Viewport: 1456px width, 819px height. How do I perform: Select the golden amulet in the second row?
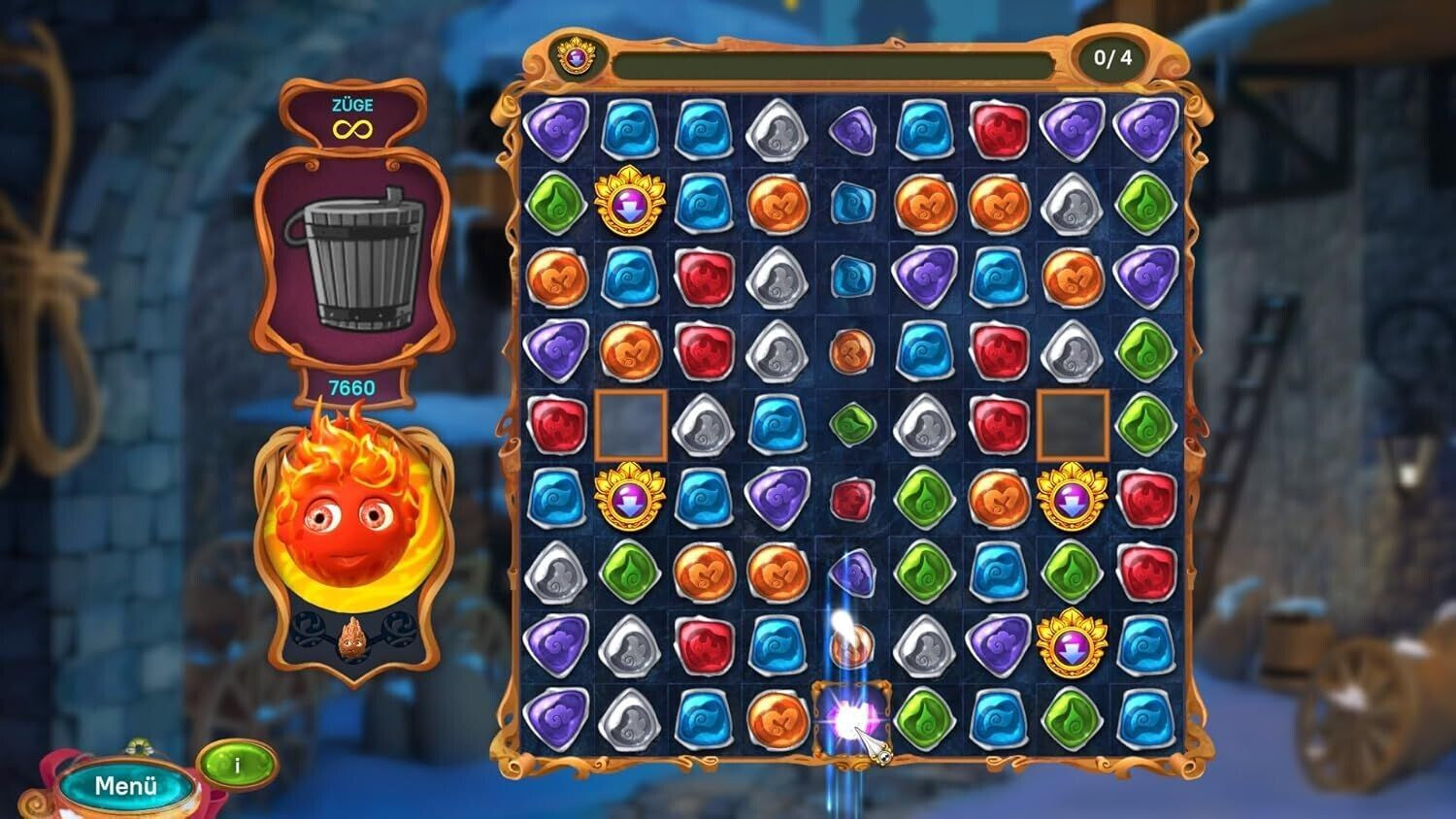630,205
